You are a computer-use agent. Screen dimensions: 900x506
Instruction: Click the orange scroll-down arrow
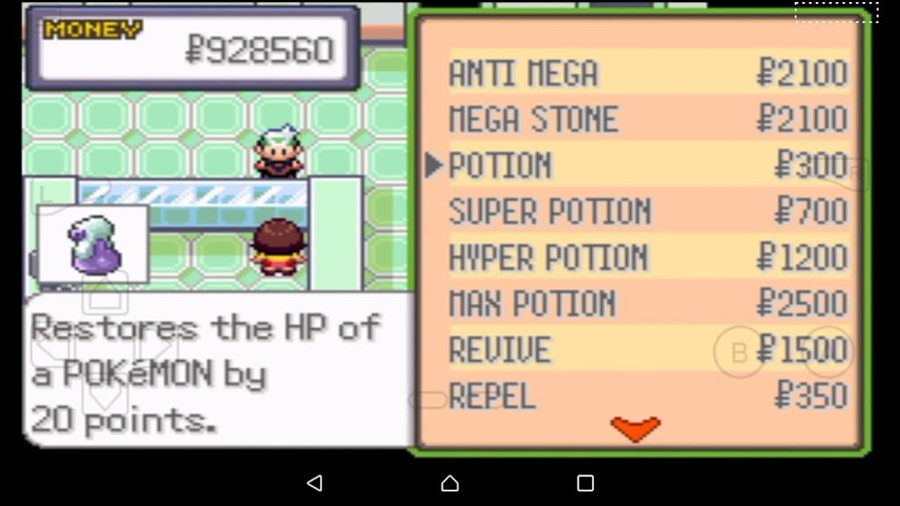[636, 429]
